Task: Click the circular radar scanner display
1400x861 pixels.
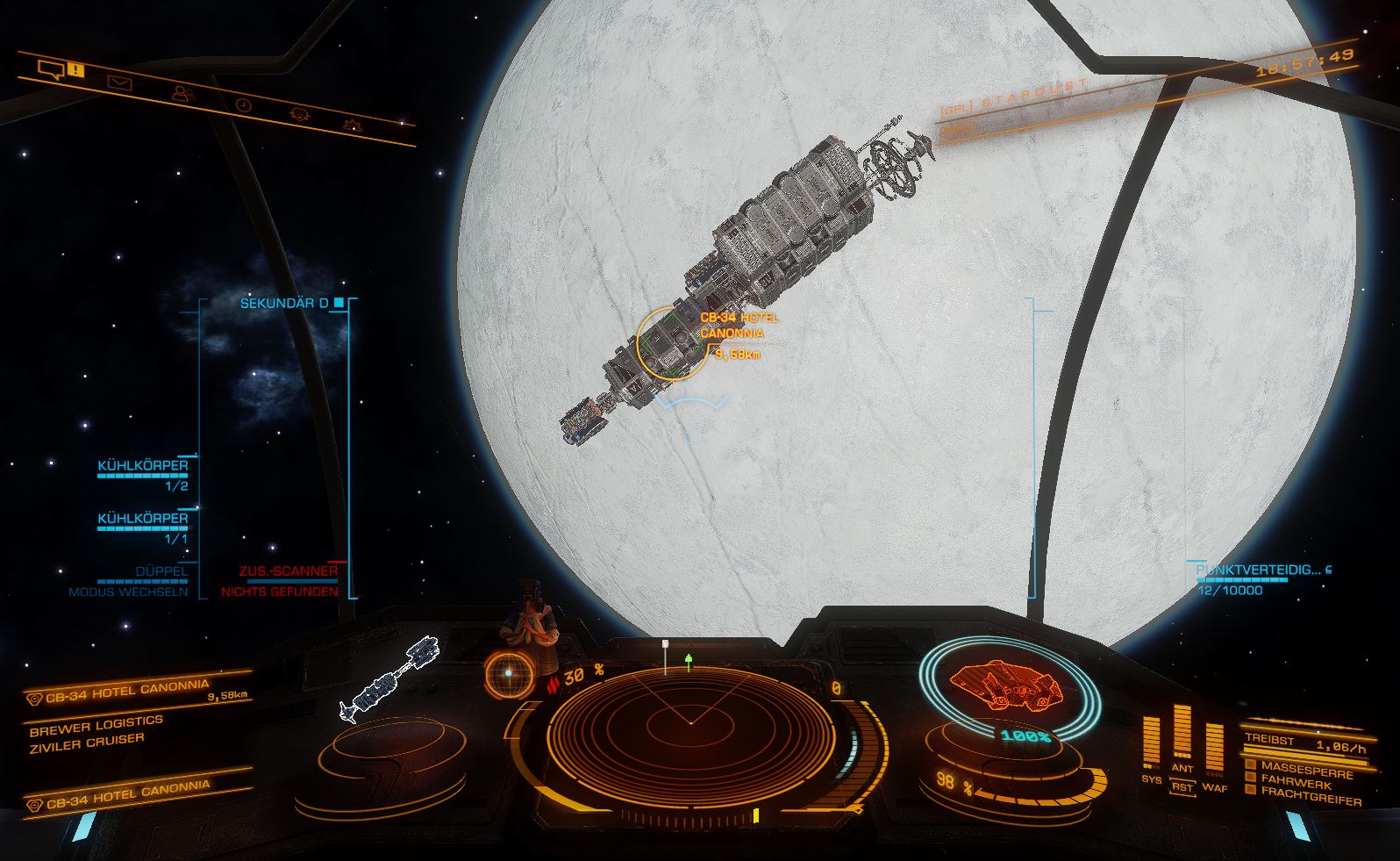Action: pyautogui.click(x=689, y=722)
